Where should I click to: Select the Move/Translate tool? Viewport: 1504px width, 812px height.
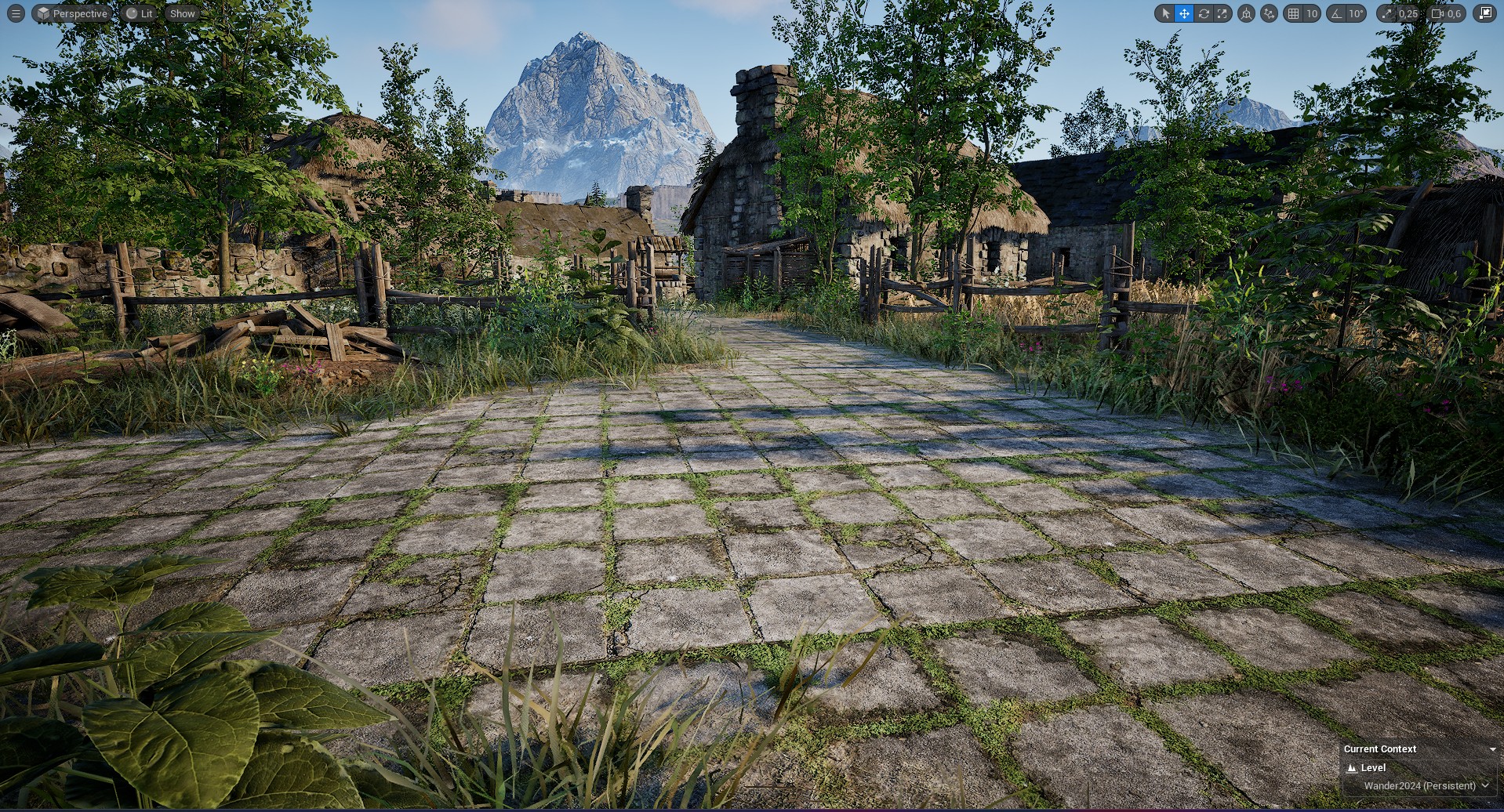pos(1183,13)
